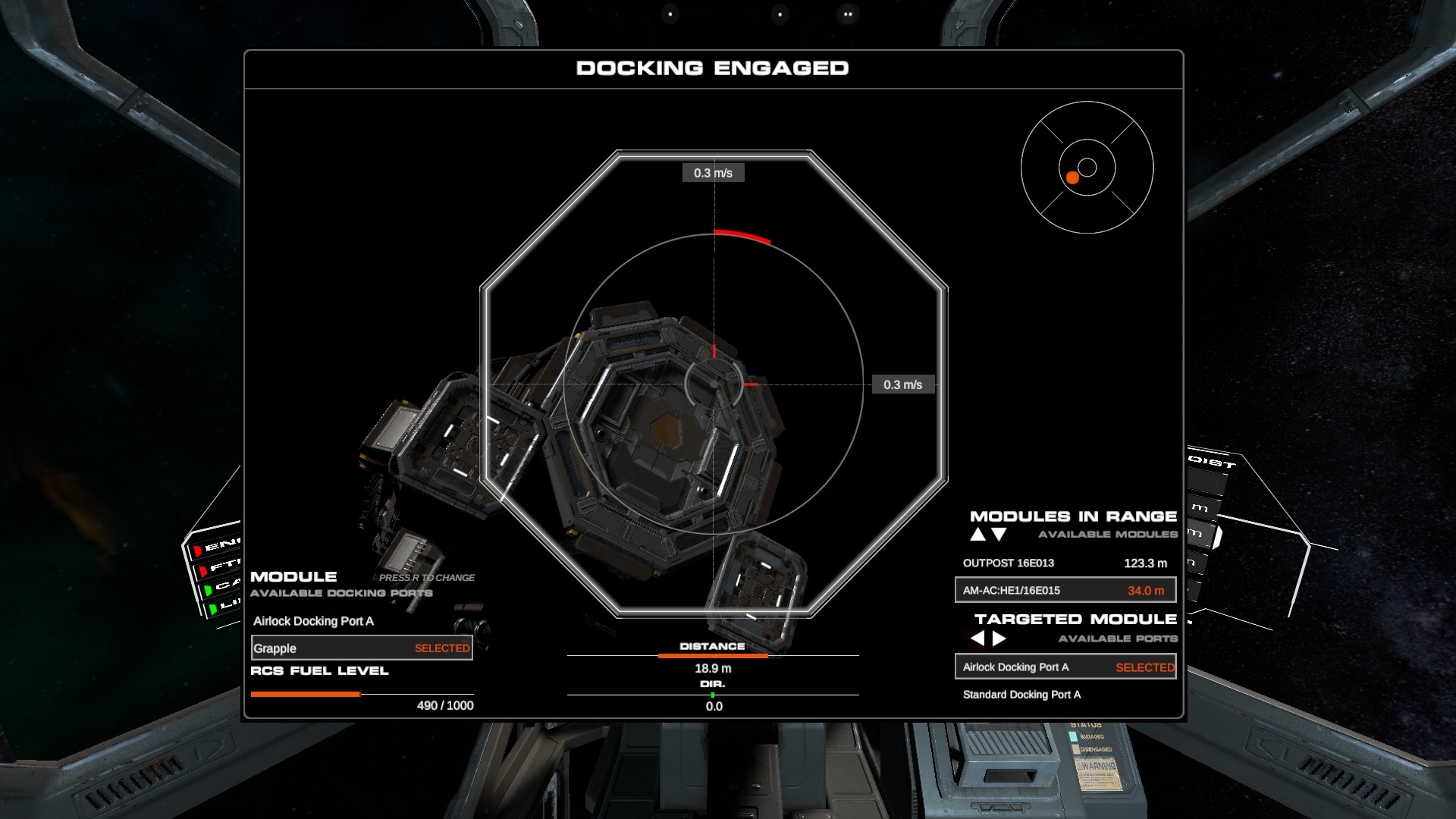Pick the targeted Airlock Docking Port A (selected)
The width and height of the screenshot is (1456, 819).
1065,667
